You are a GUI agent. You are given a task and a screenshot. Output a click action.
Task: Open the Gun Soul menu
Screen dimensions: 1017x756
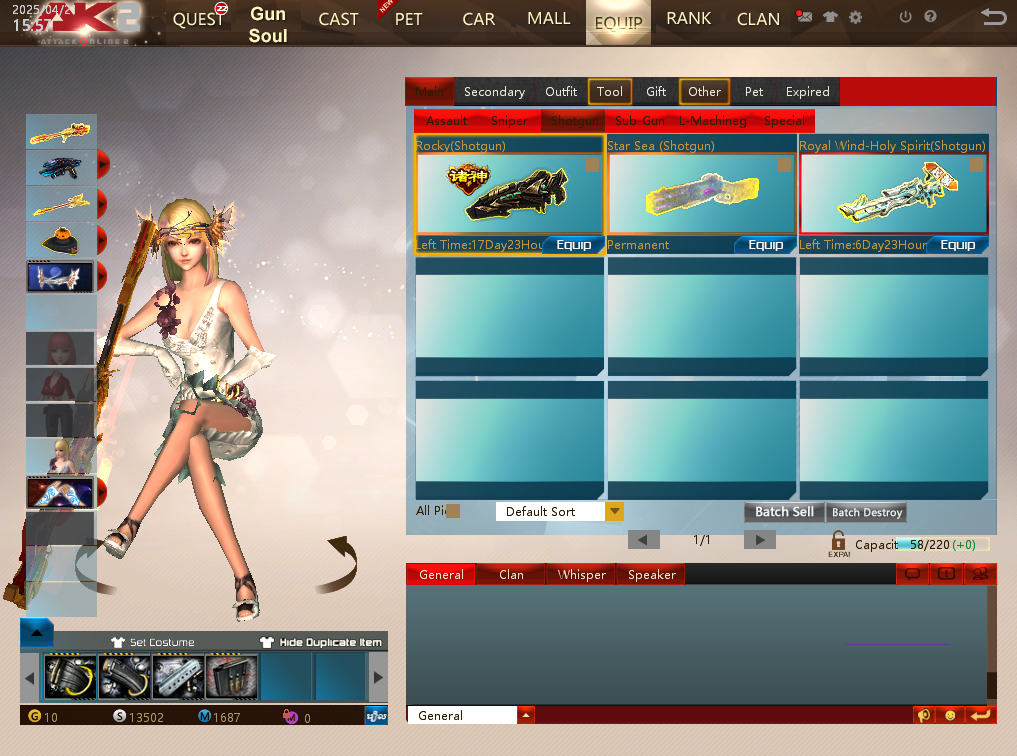[268, 25]
